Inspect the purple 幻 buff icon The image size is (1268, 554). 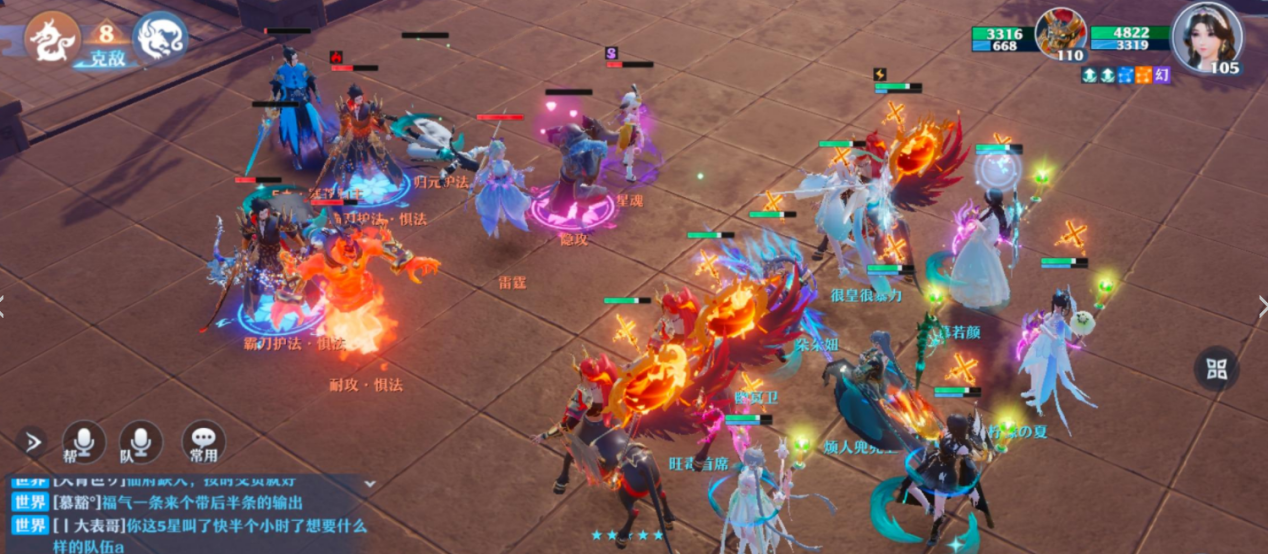pos(1162,75)
